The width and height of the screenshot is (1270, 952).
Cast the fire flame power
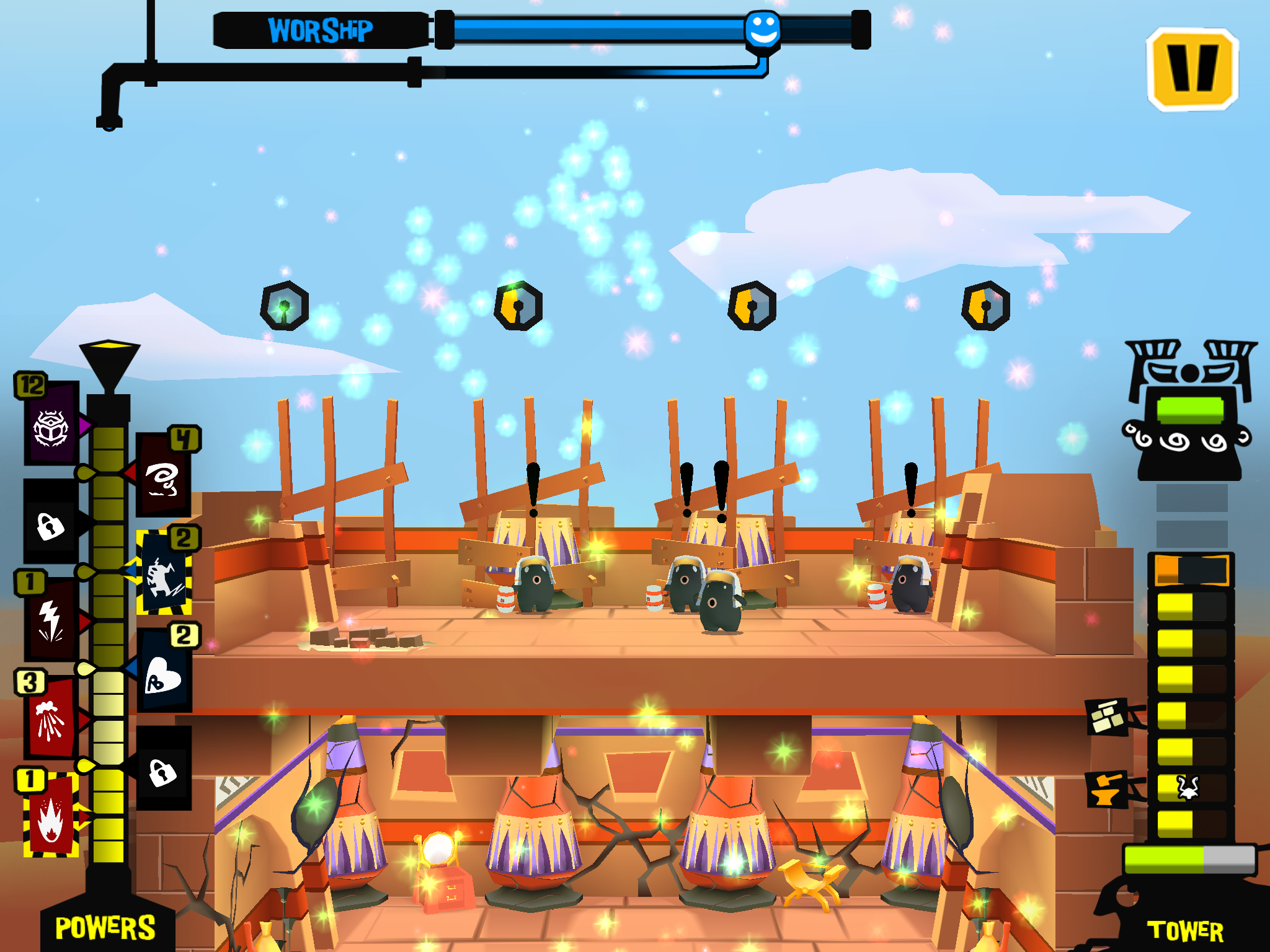[51, 817]
